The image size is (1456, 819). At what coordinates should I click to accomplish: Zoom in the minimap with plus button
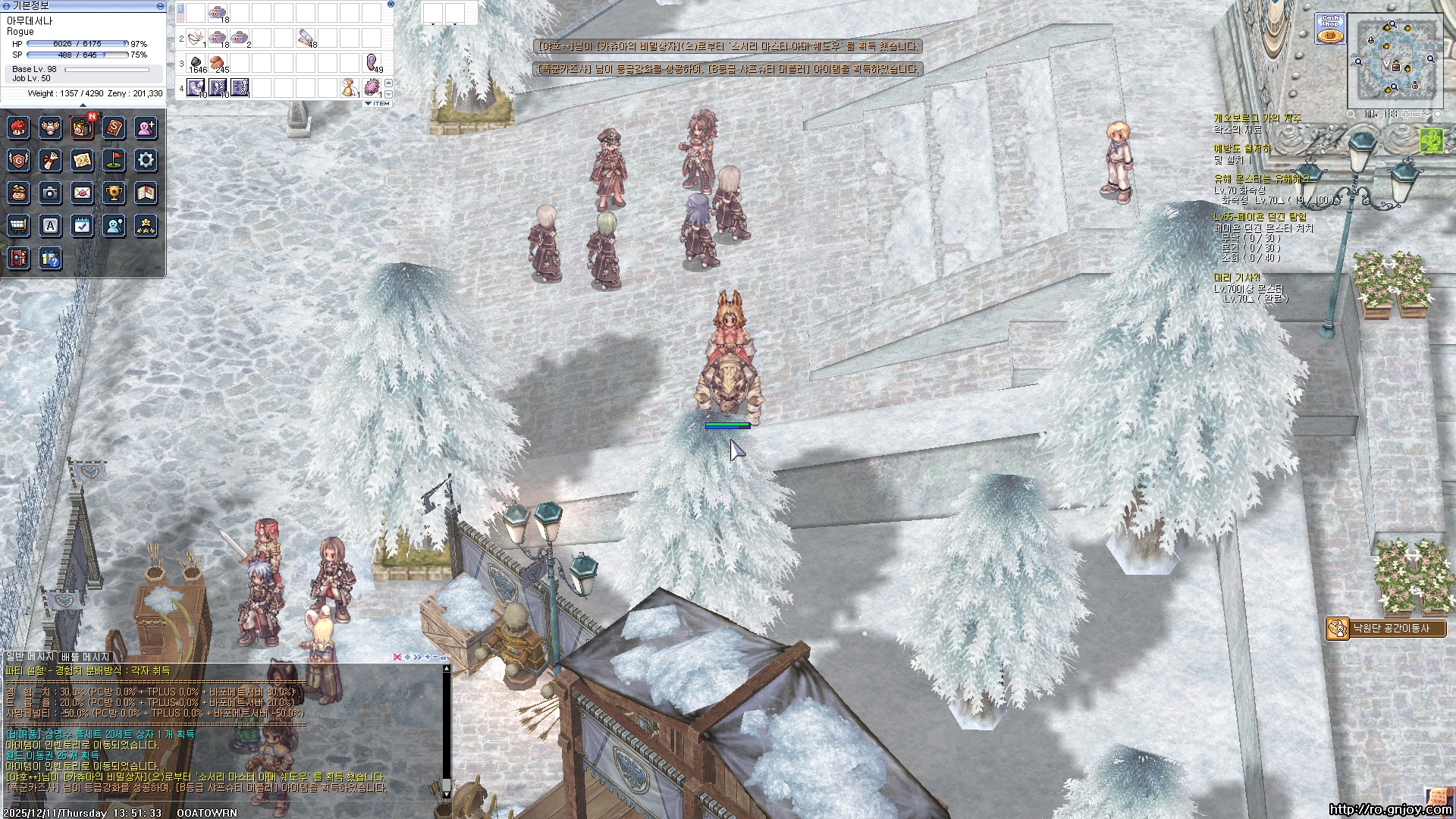click(1405, 115)
